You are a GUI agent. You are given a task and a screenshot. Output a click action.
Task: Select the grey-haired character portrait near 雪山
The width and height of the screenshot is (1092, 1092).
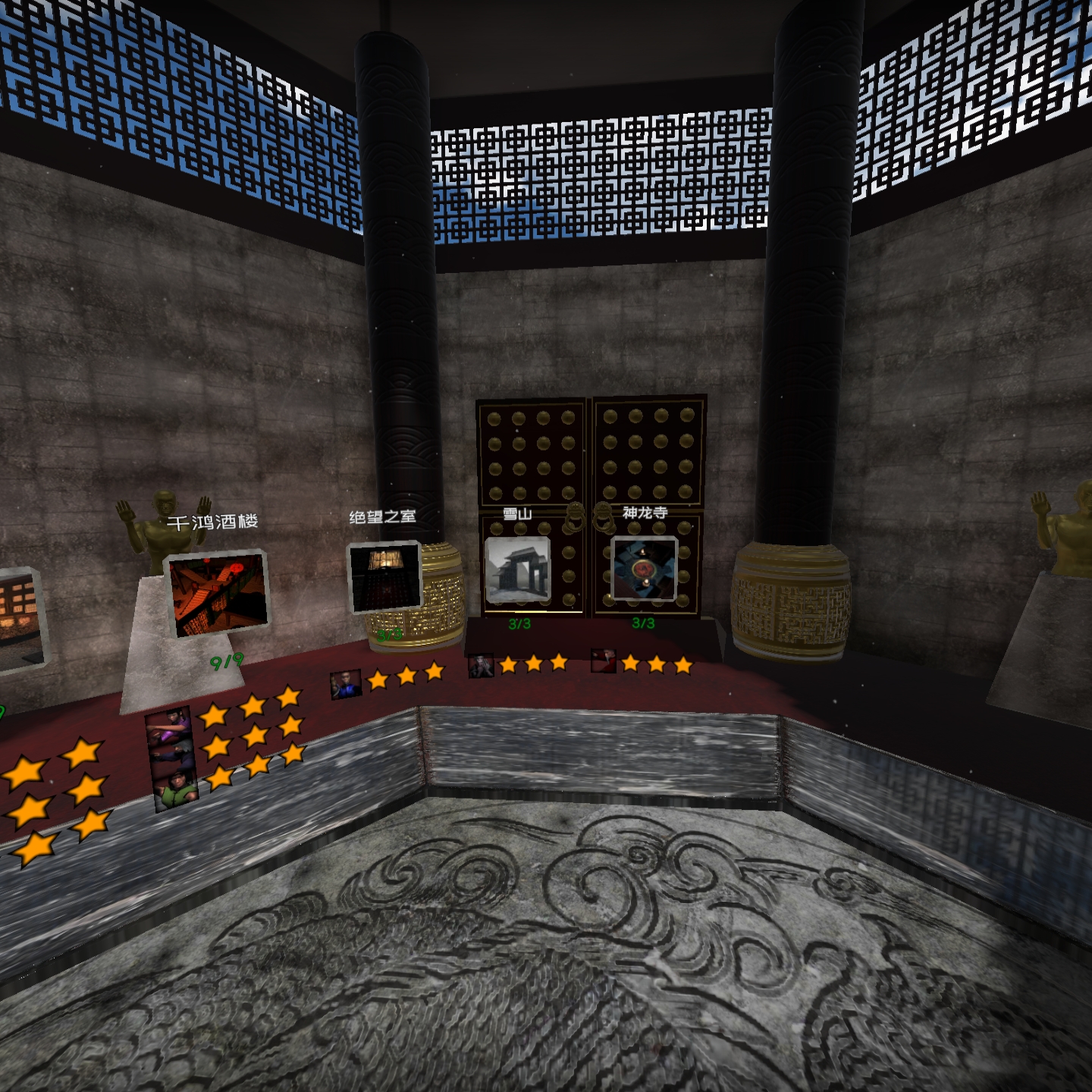481,666
